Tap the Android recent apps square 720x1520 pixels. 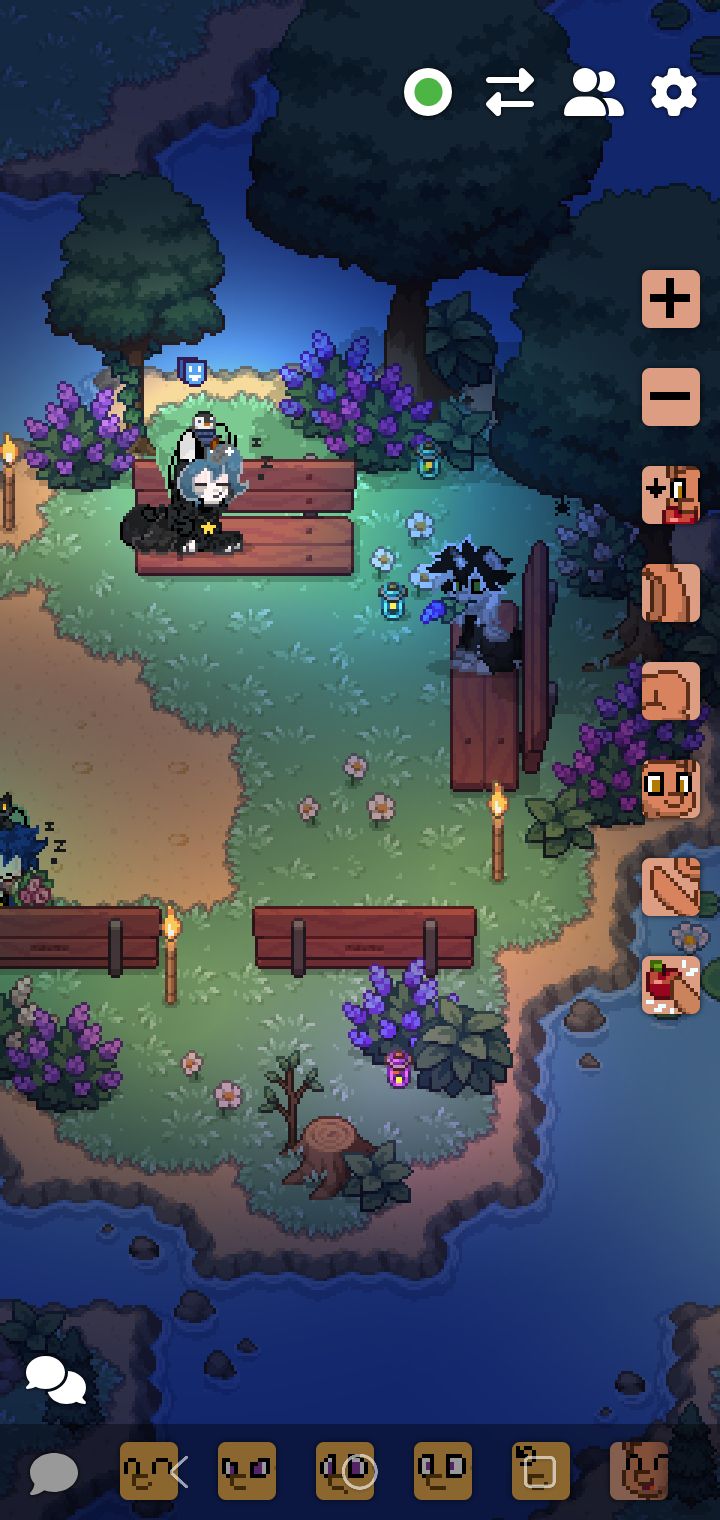click(540, 1472)
